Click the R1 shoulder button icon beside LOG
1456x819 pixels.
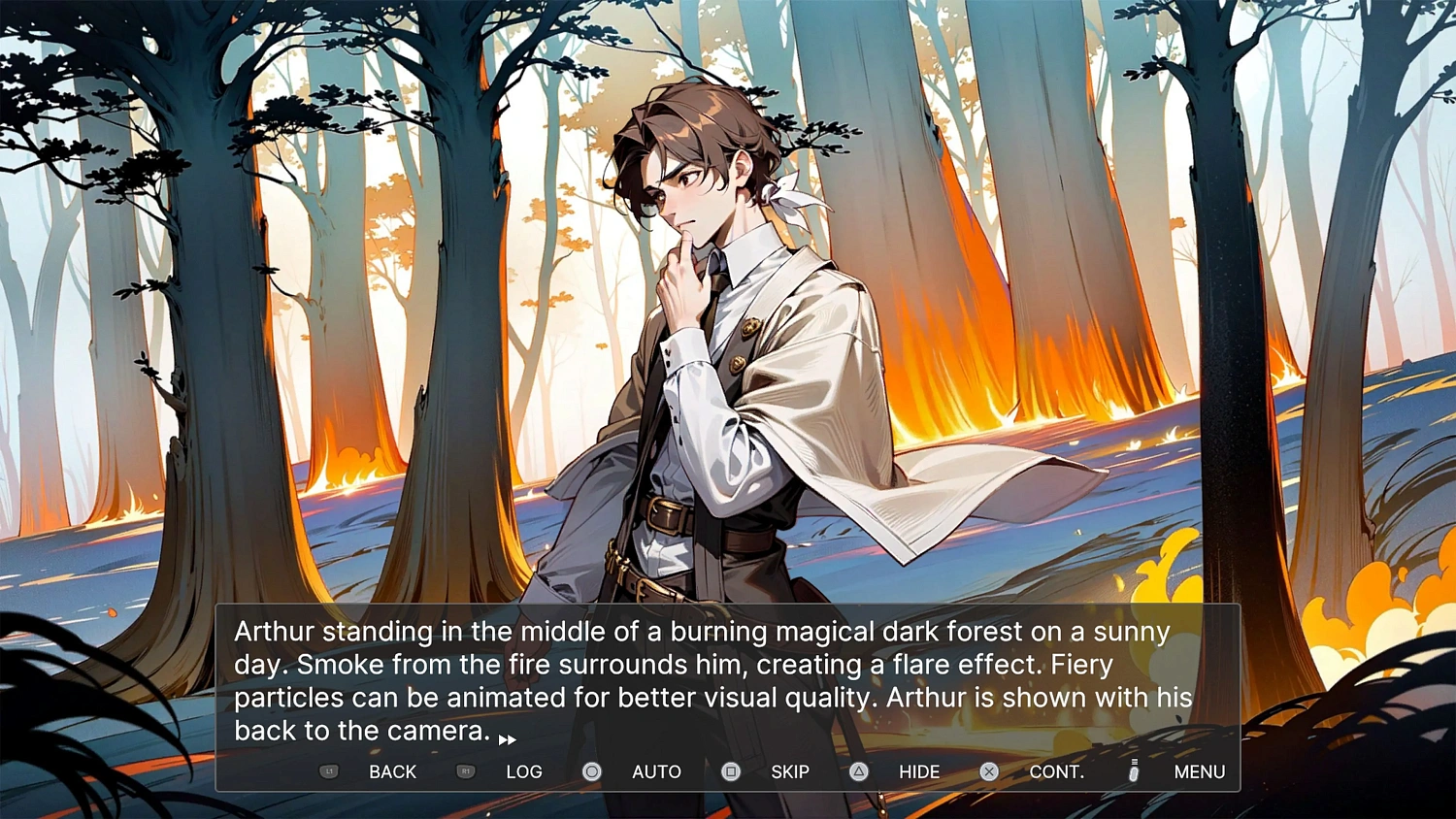[x=465, y=771]
